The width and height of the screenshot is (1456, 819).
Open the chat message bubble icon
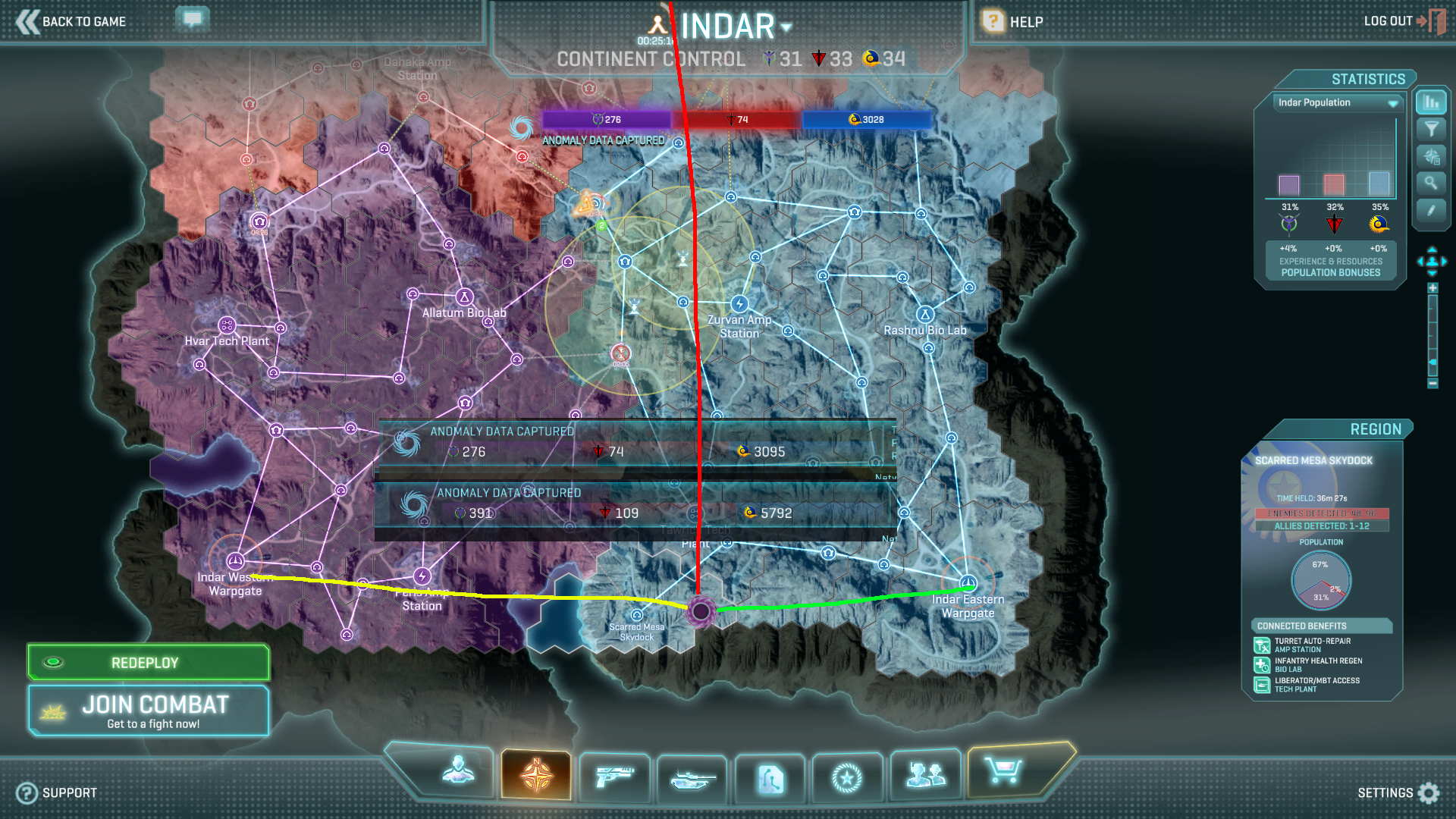(x=192, y=18)
